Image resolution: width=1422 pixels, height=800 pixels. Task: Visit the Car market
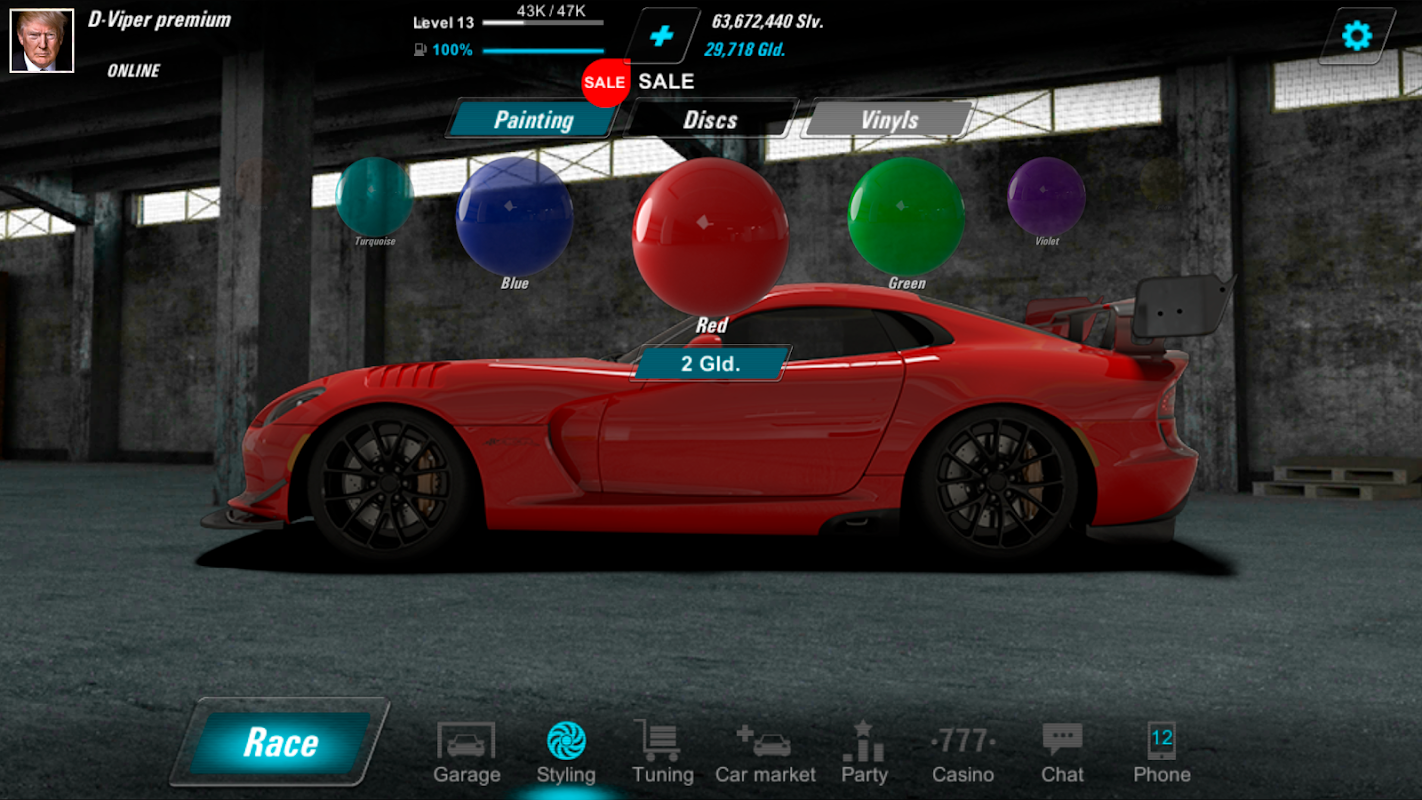[765, 753]
